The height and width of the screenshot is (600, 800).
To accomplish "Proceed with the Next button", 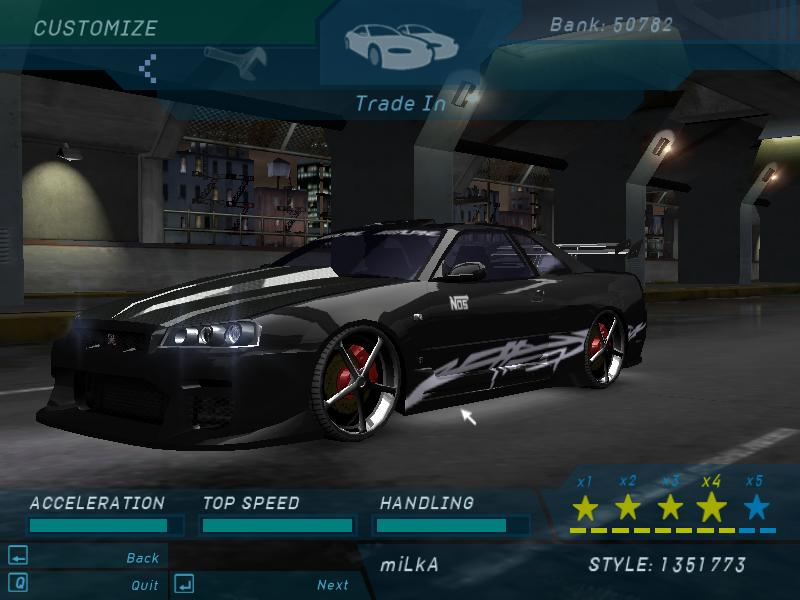I will coord(333,585).
